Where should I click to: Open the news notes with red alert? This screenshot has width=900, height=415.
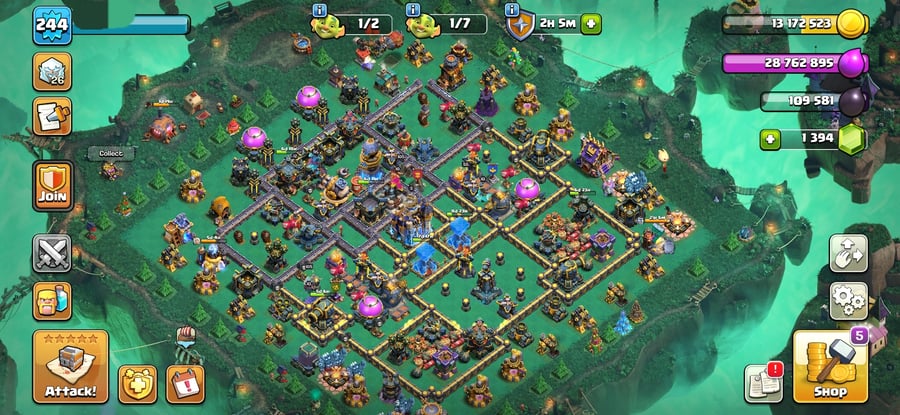click(763, 383)
